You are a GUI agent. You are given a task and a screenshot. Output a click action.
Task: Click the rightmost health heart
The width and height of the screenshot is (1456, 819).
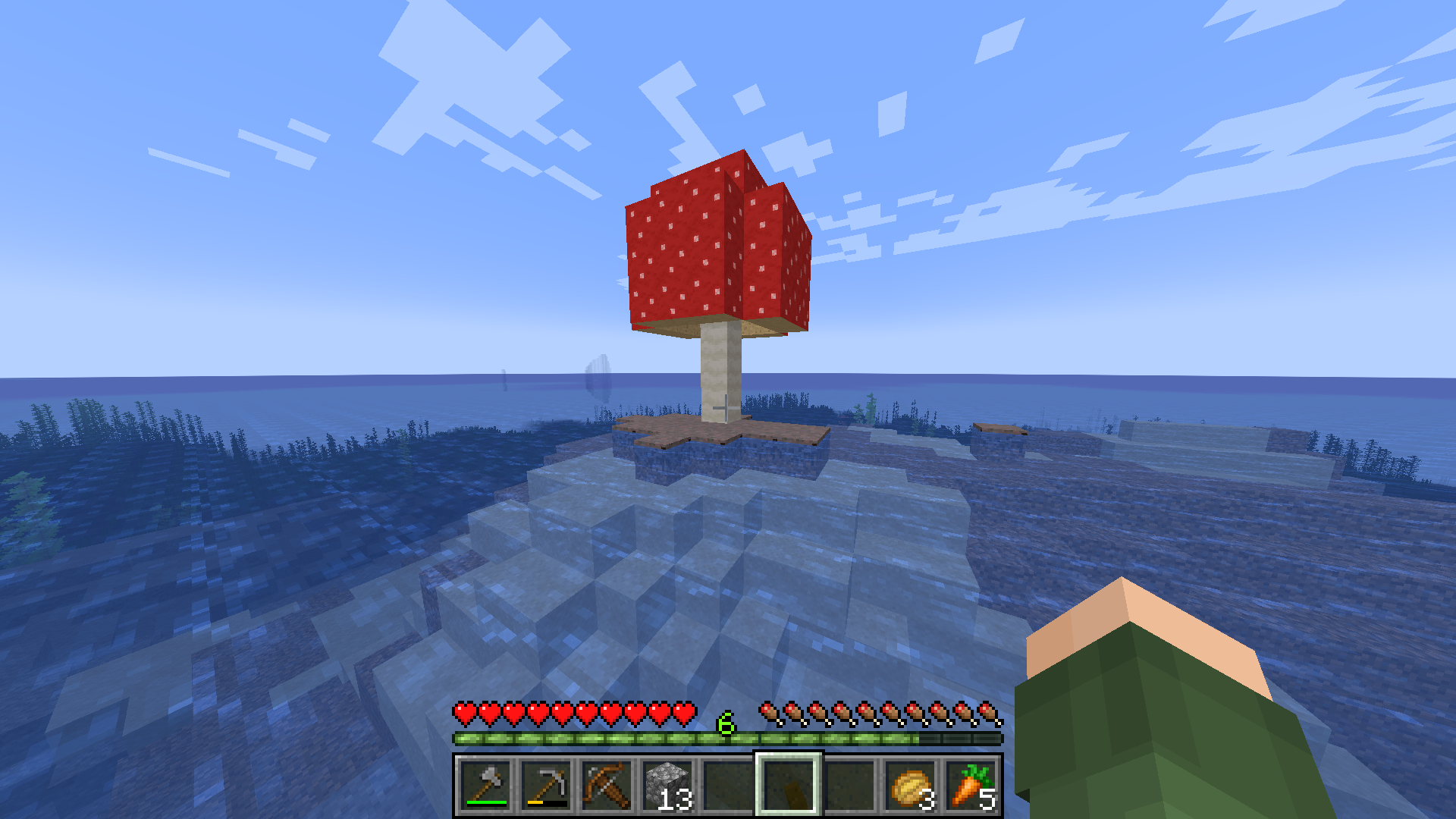[685, 711]
